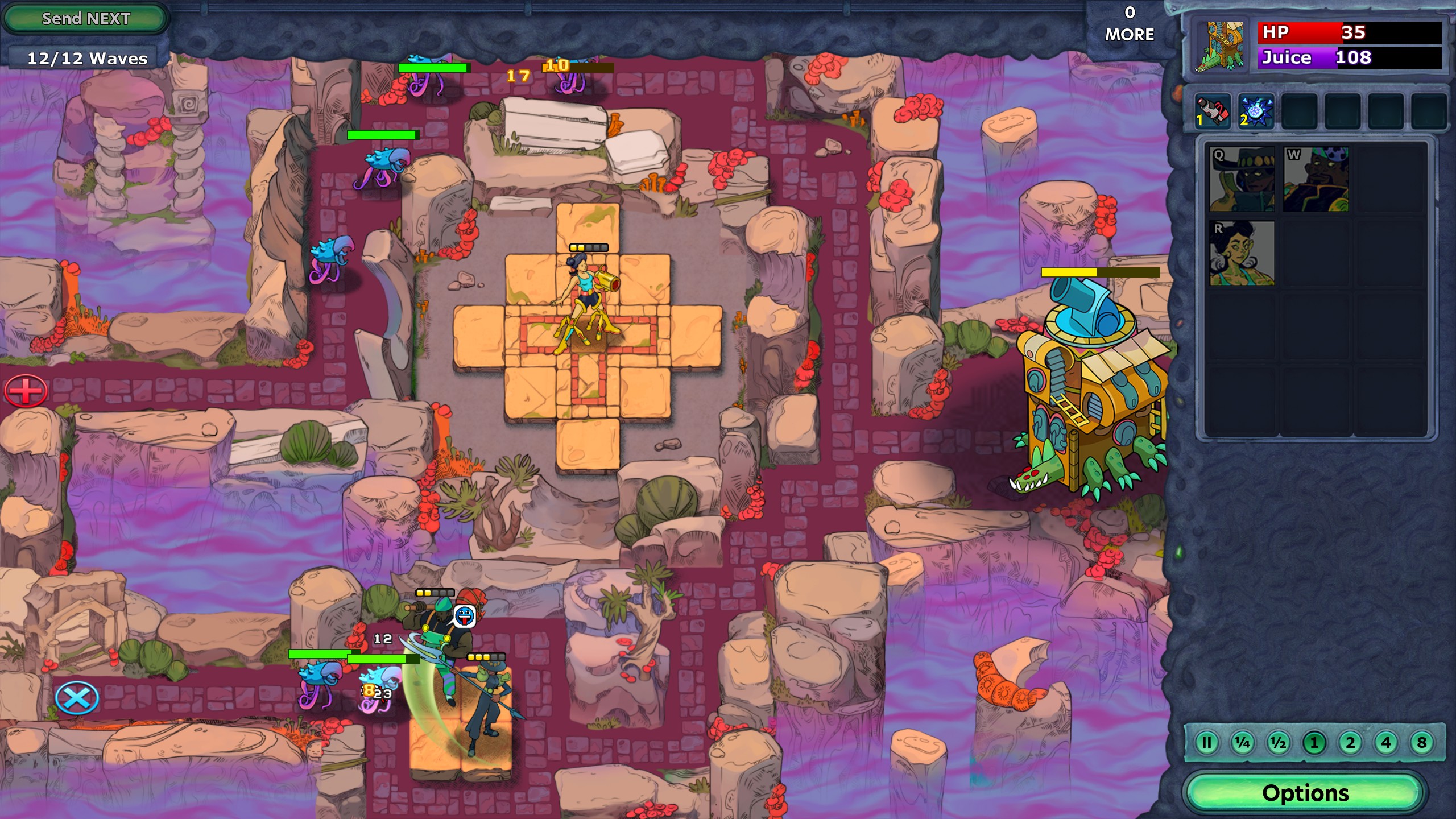Click the 12/12 Waves indicator
1456x819 pixels.
click(87, 57)
